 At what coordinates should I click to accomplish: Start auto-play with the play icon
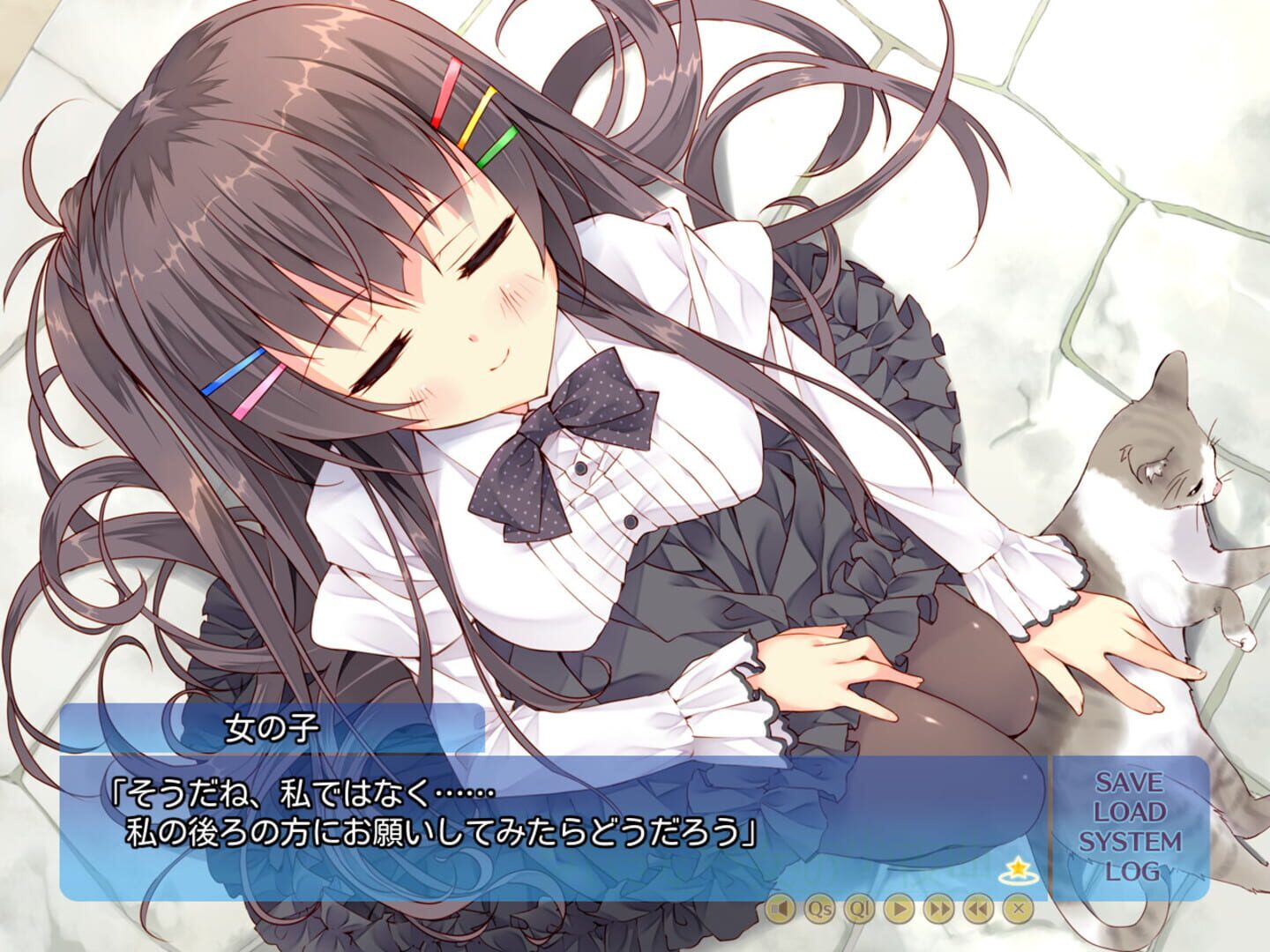pos(900,910)
